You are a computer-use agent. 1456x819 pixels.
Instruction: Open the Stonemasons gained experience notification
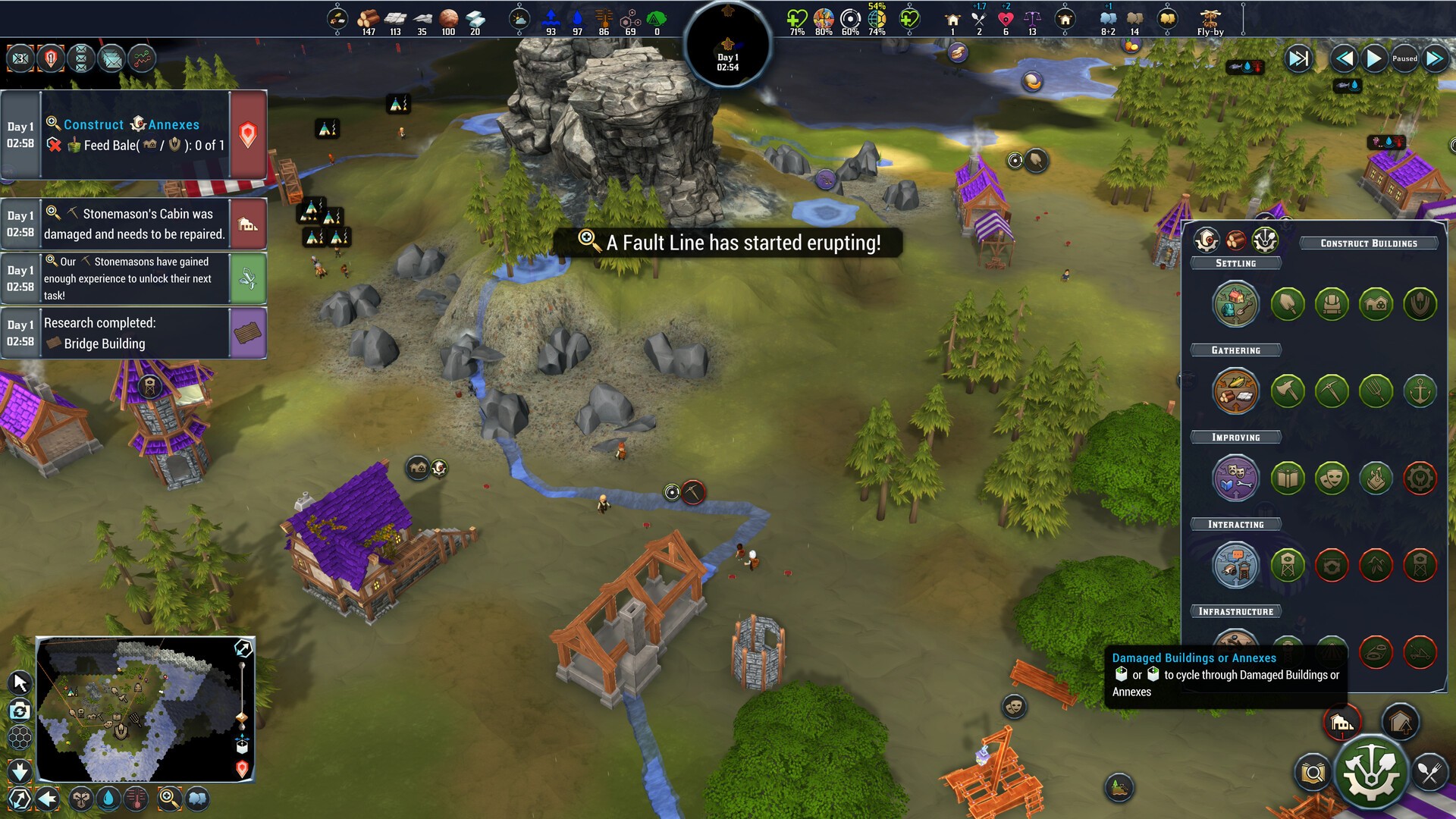[134, 278]
